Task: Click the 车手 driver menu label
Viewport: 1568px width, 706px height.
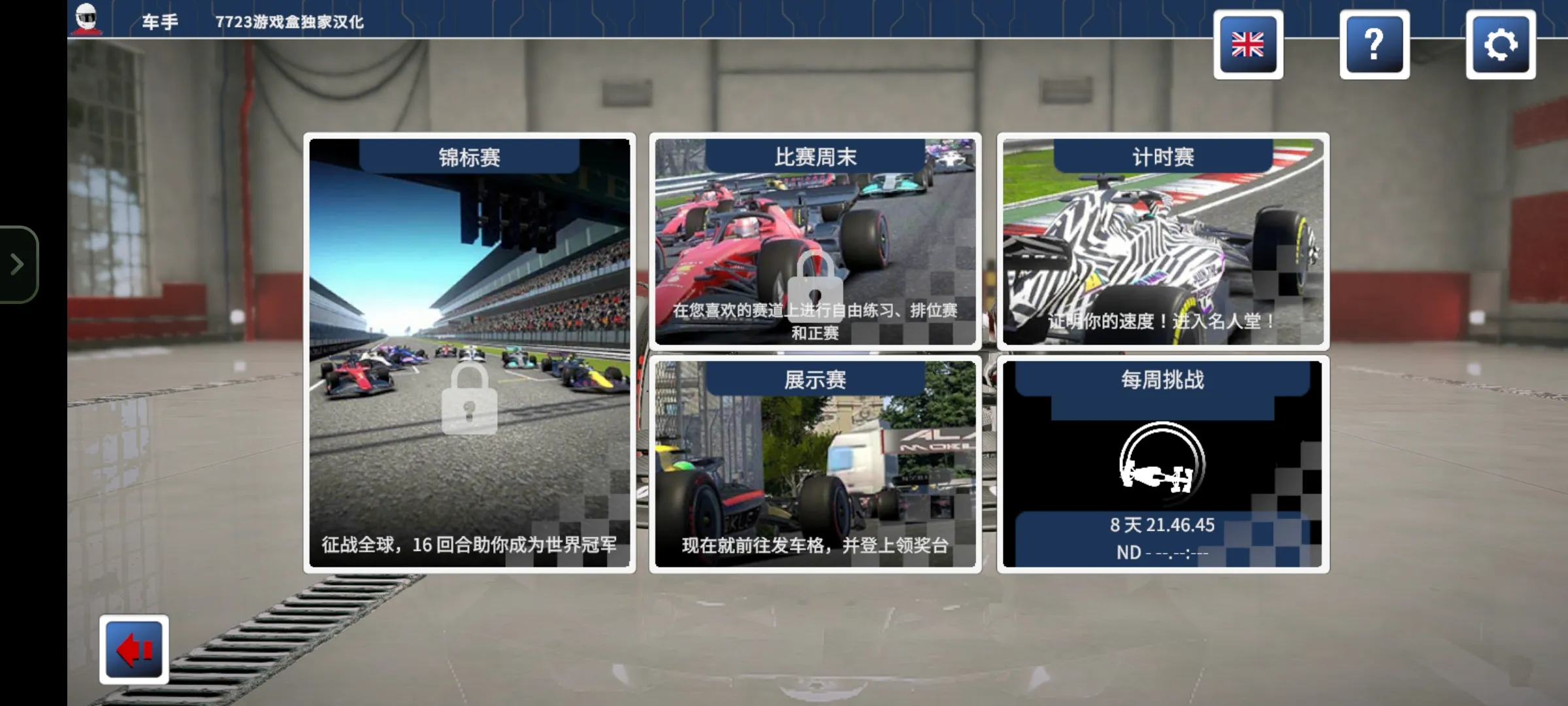Action: pos(159,20)
